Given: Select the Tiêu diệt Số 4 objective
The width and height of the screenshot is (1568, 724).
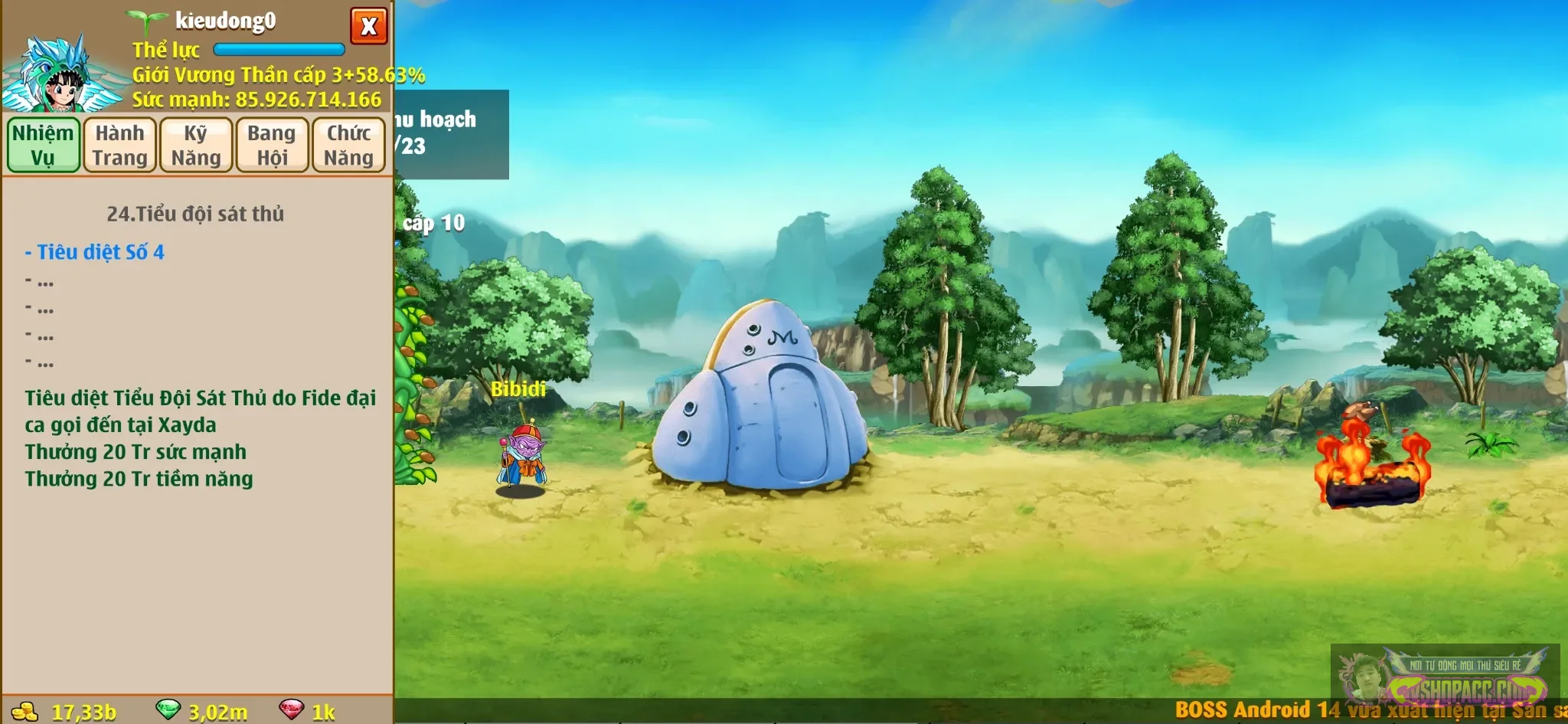Looking at the screenshot, I should 95,252.
